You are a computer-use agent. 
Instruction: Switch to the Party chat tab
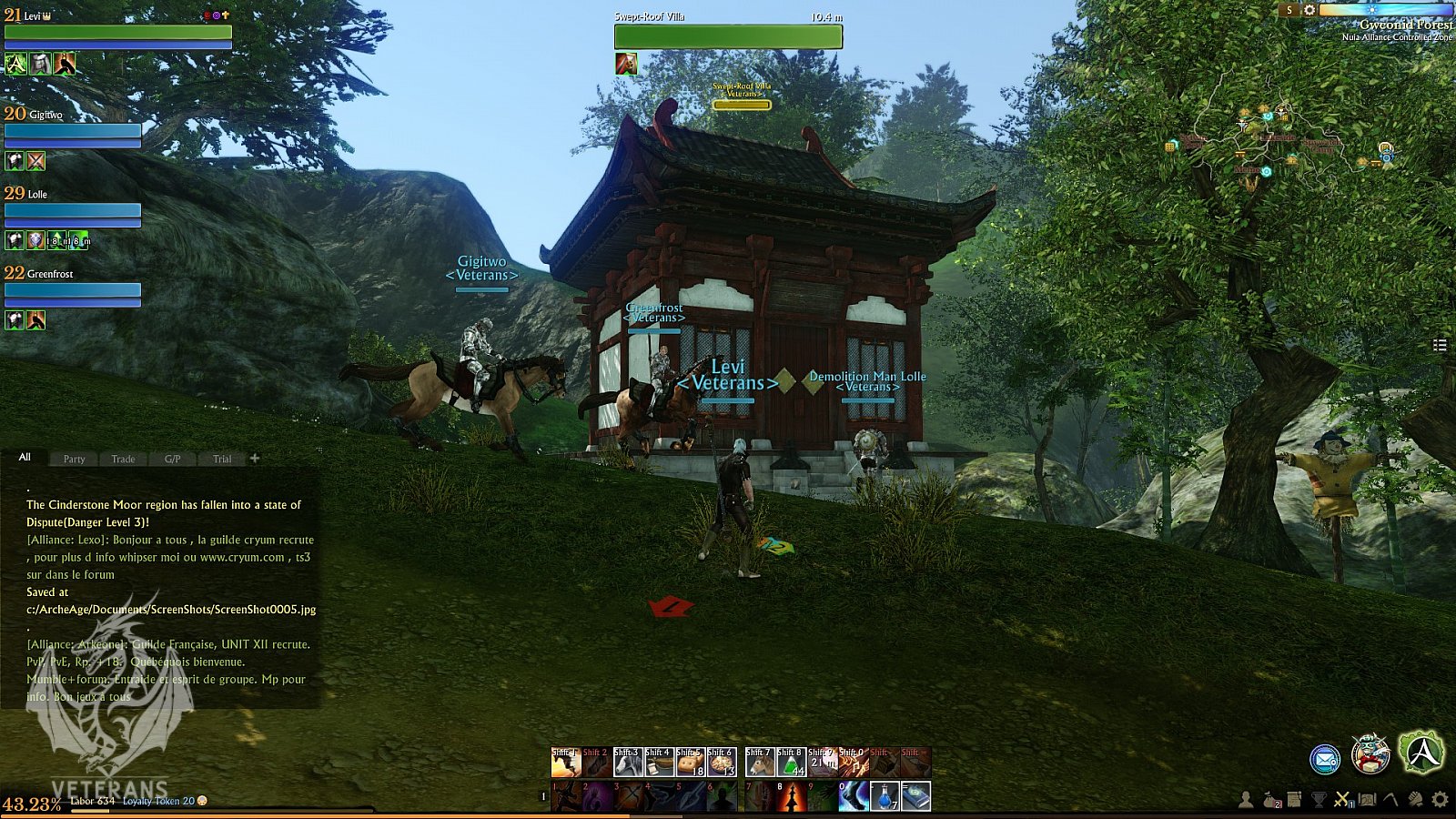click(74, 459)
